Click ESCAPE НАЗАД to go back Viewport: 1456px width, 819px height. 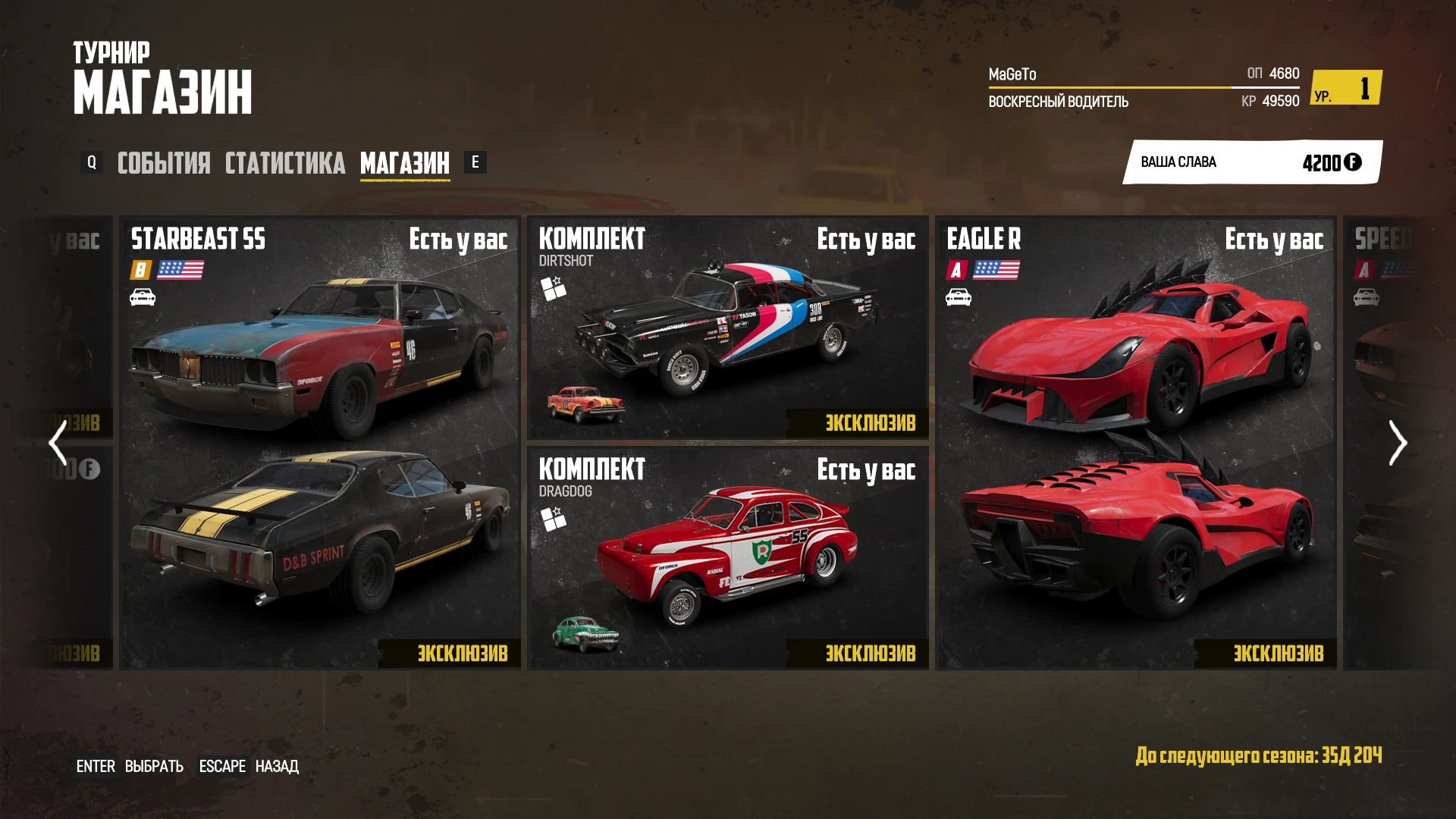click(249, 767)
